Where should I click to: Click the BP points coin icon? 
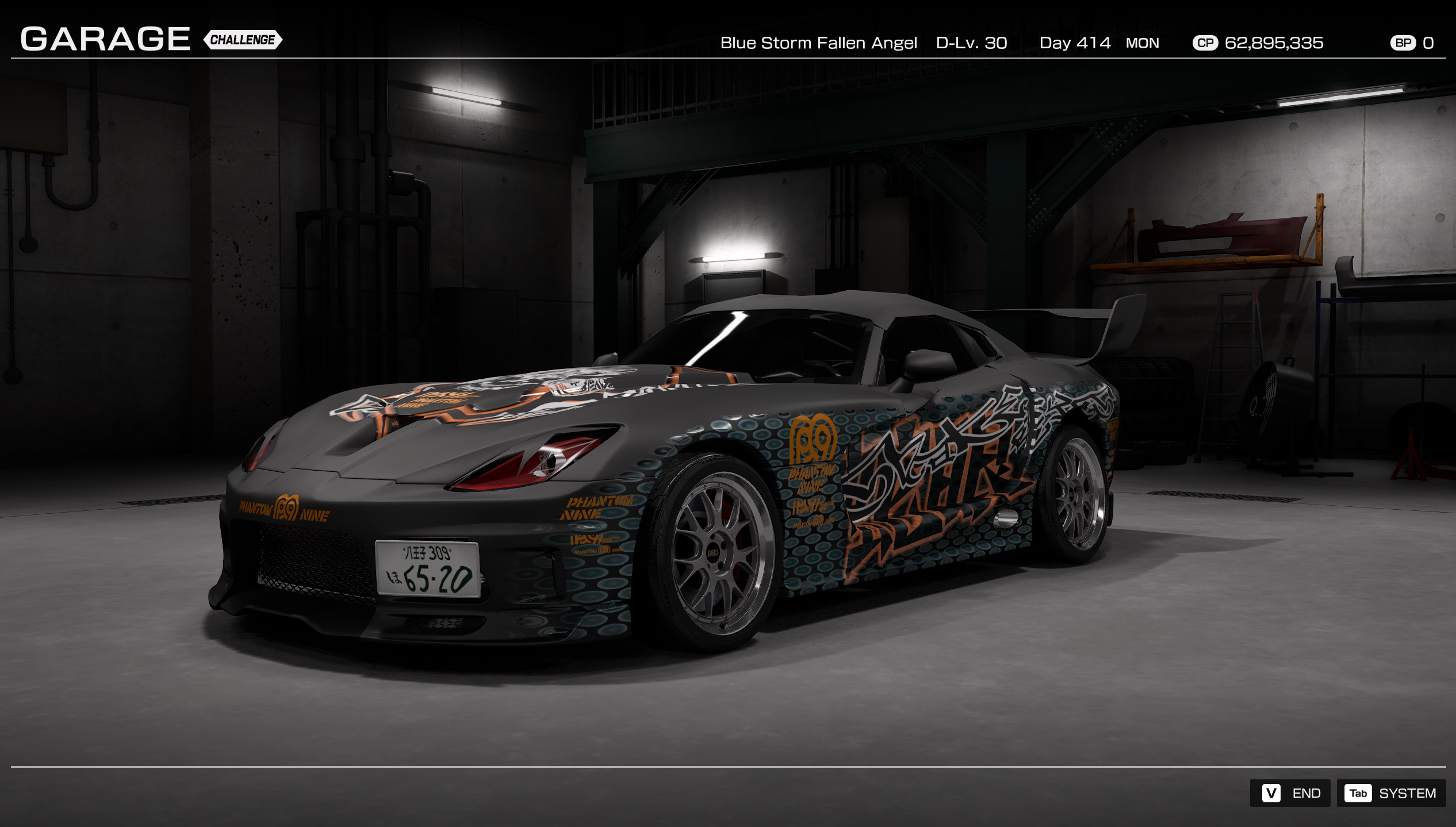click(1403, 43)
